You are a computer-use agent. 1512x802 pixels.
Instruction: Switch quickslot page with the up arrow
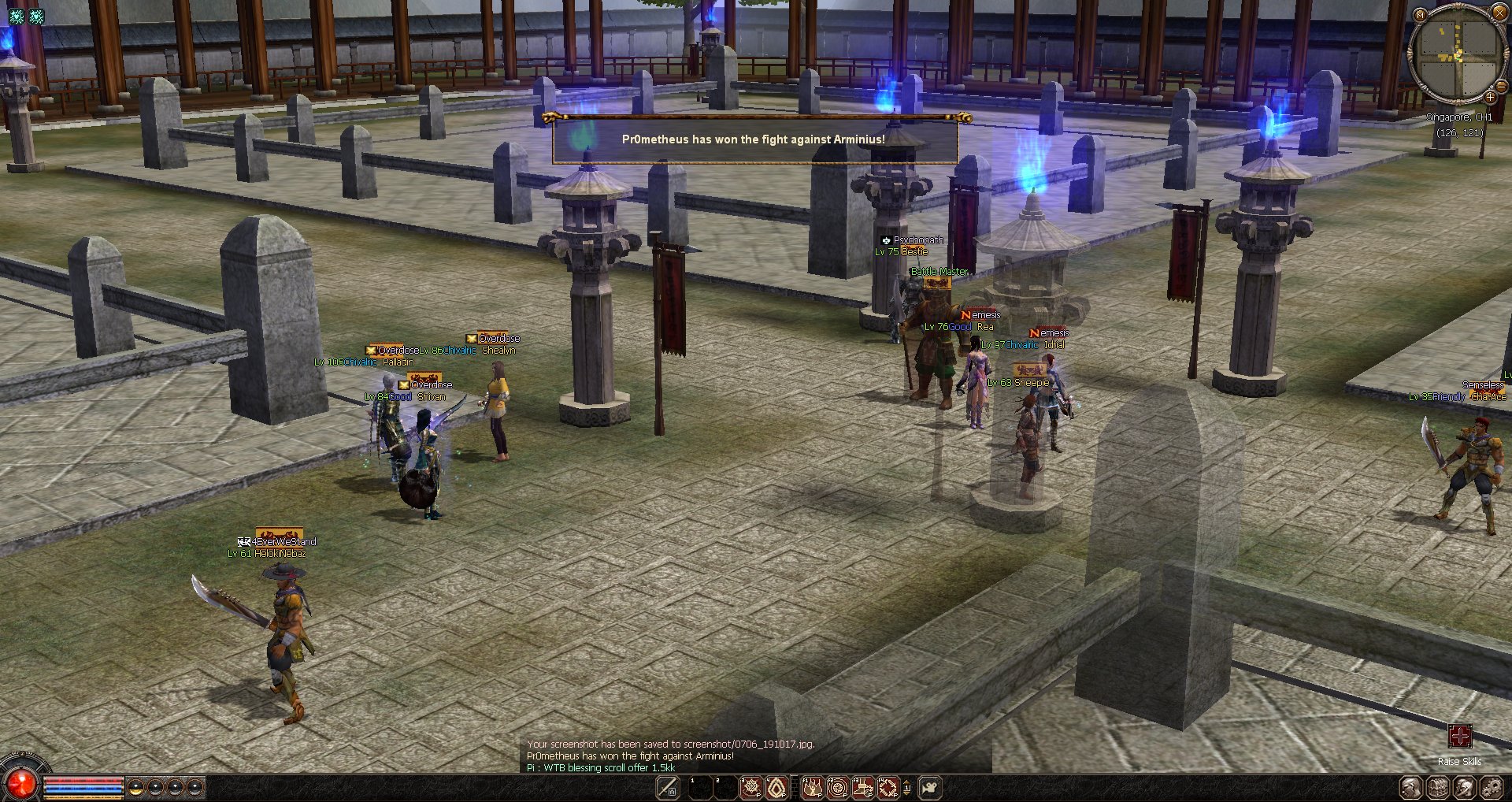point(906,782)
